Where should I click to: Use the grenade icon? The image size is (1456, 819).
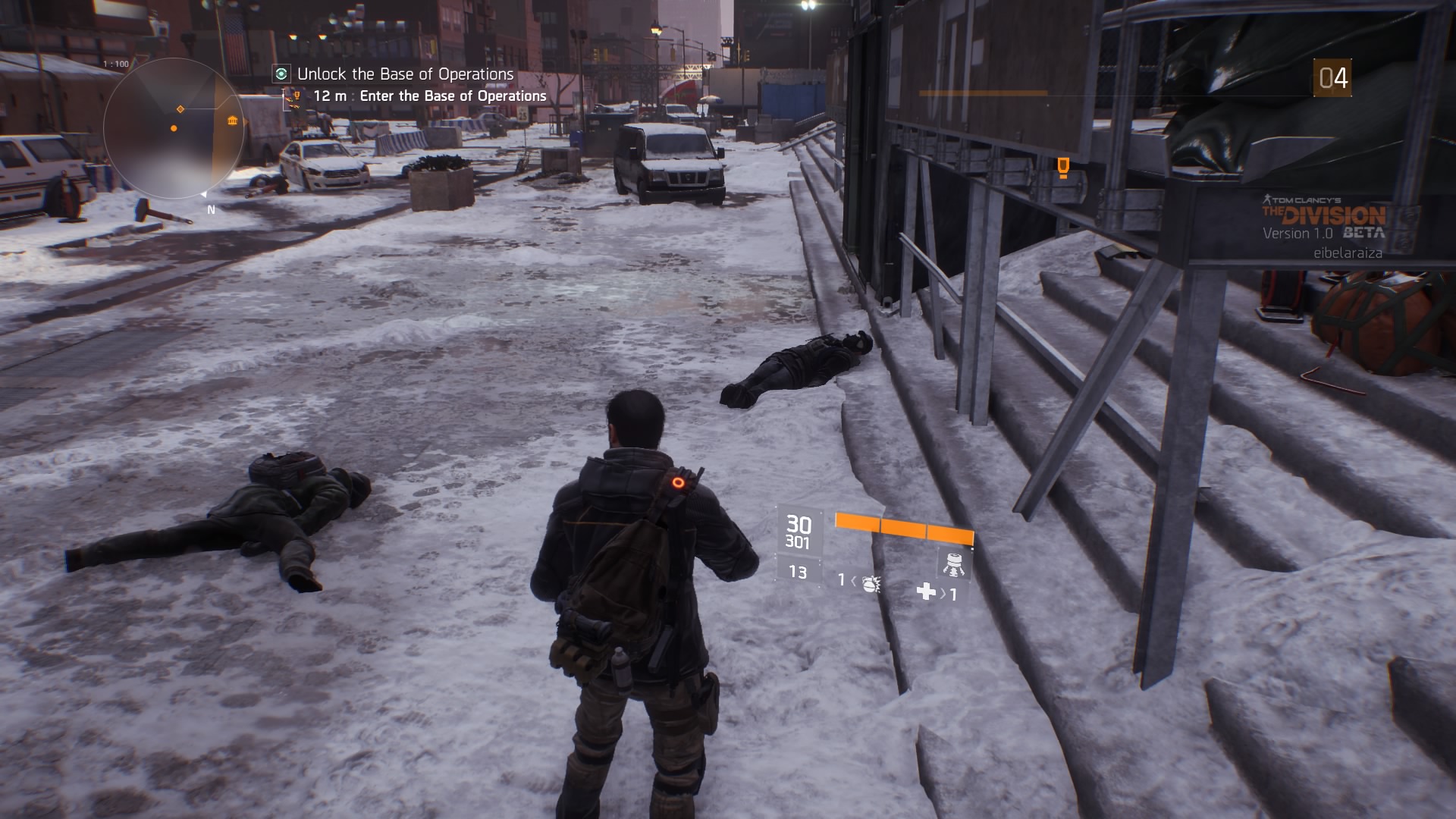(x=871, y=582)
